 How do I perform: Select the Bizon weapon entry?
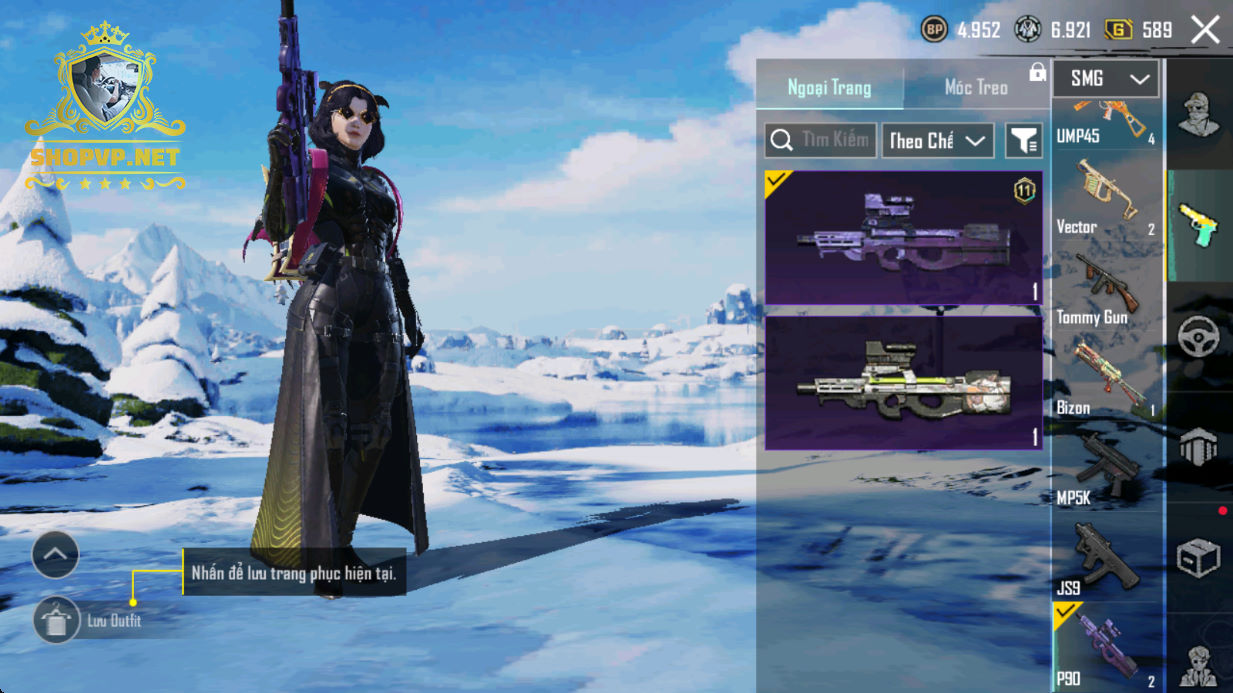[x=1107, y=380]
